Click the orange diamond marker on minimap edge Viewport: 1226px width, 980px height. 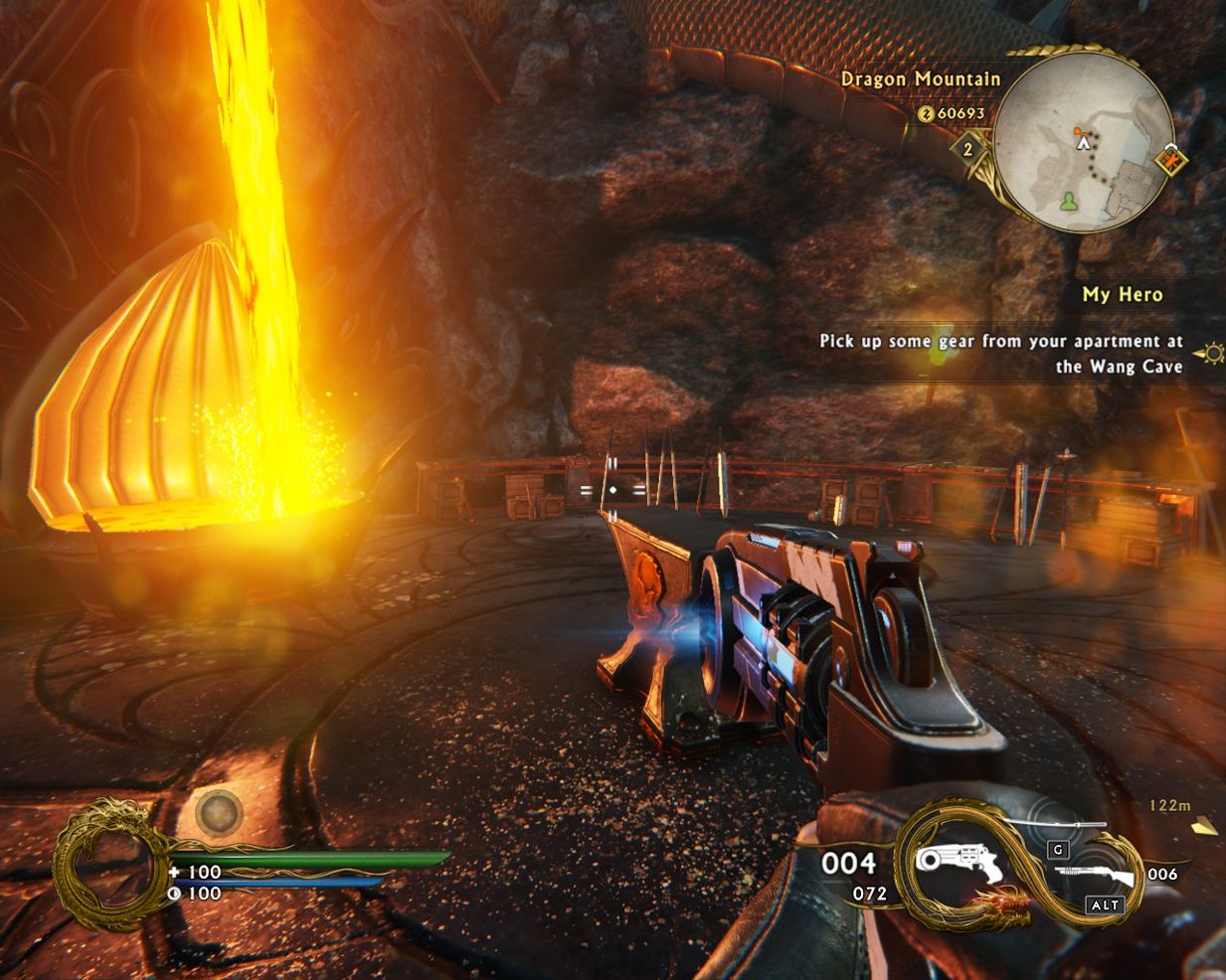point(1172,159)
